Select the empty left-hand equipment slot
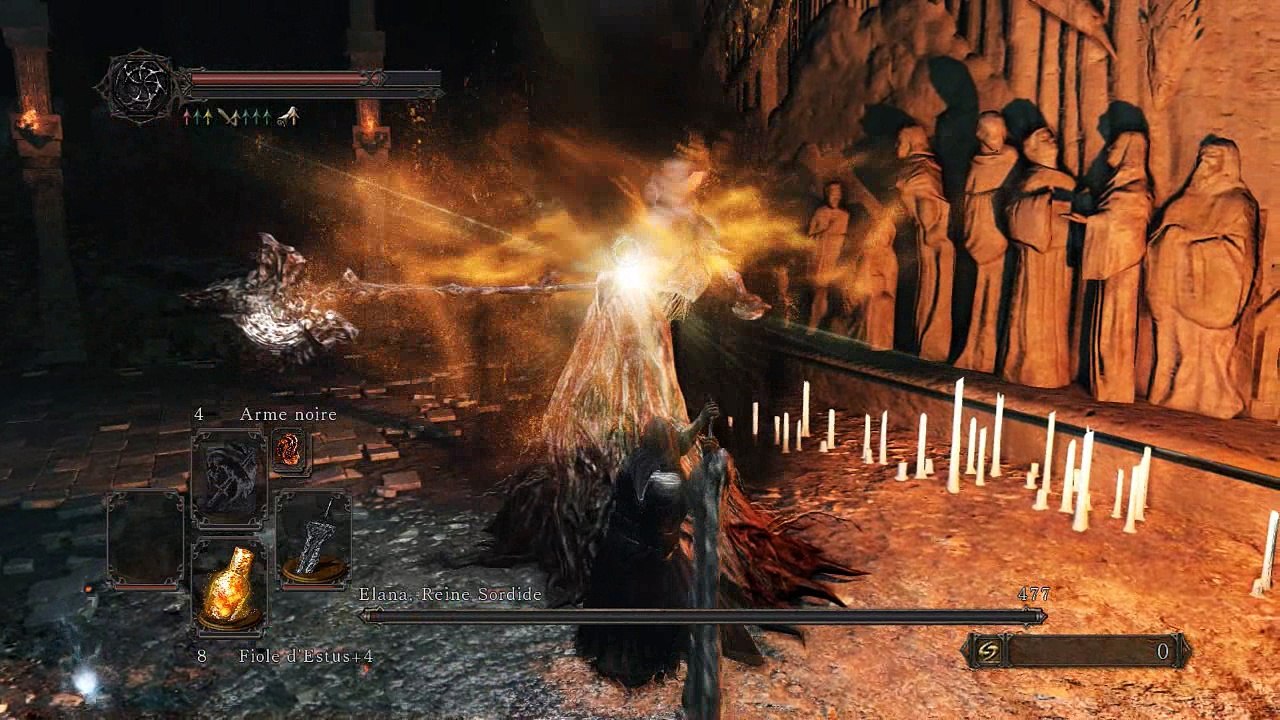The image size is (1280, 720). tap(145, 538)
